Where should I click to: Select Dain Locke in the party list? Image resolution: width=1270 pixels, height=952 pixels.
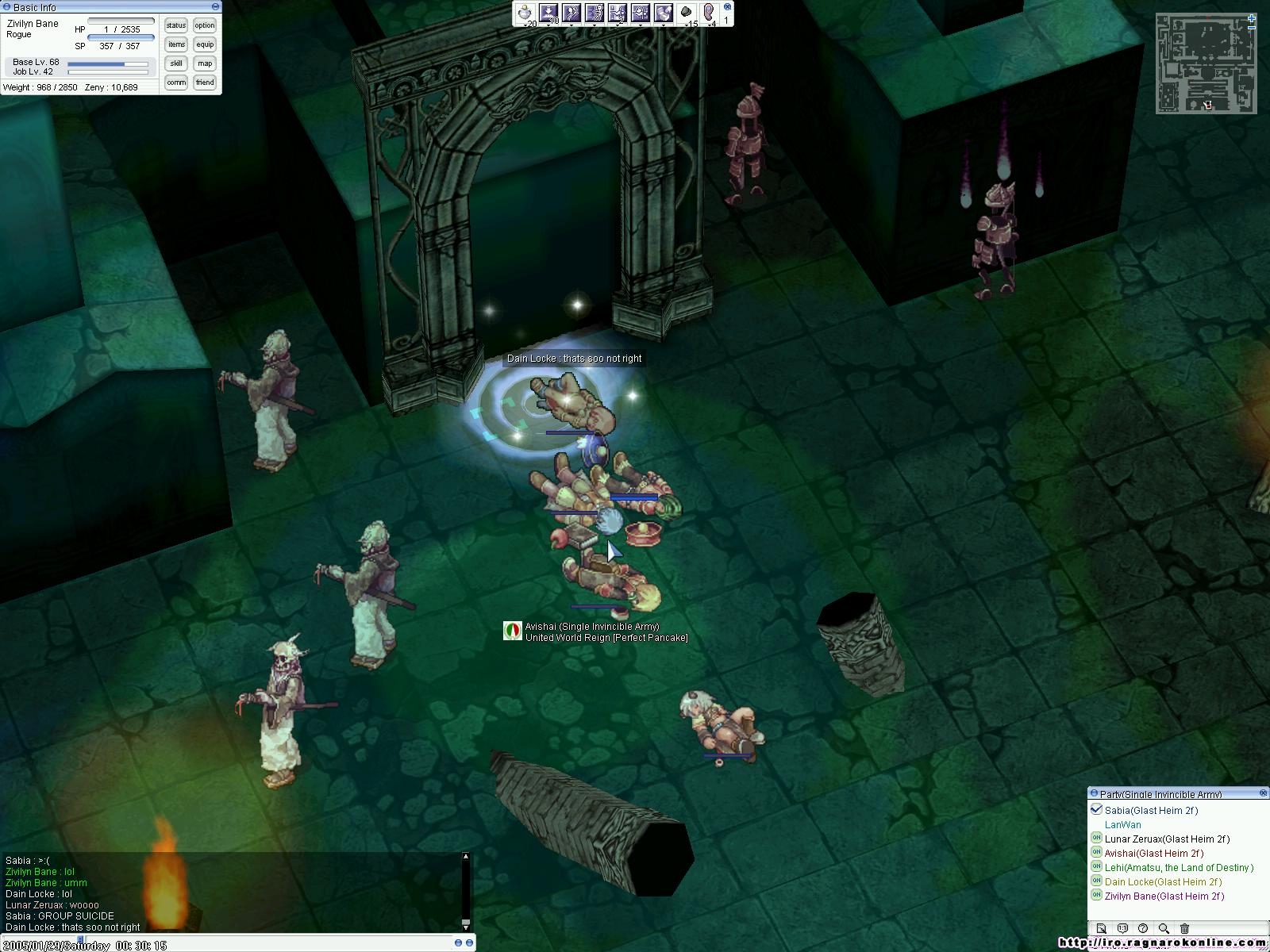point(1163,882)
